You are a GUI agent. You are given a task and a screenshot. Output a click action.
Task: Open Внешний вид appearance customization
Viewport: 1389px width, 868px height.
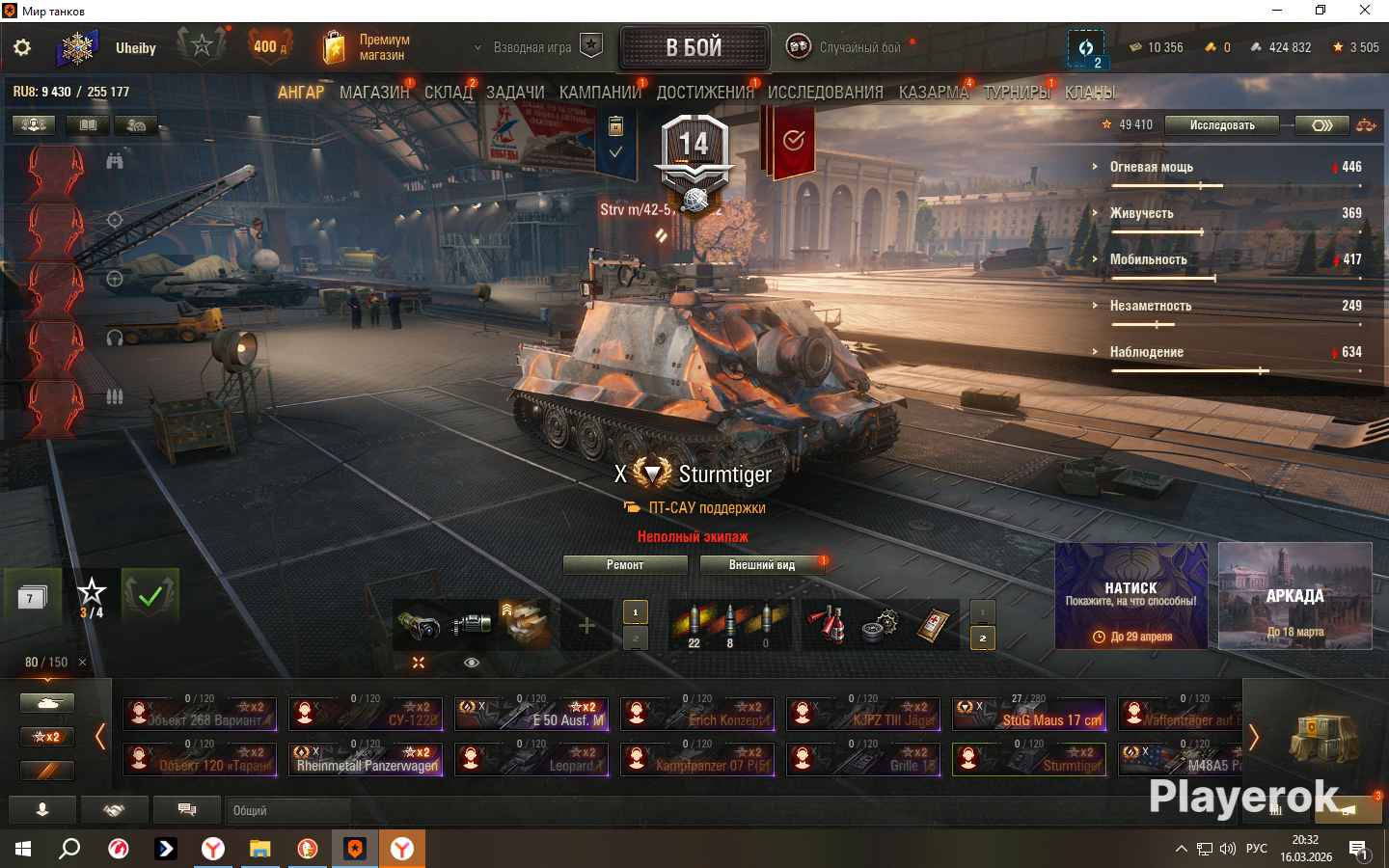tap(762, 565)
